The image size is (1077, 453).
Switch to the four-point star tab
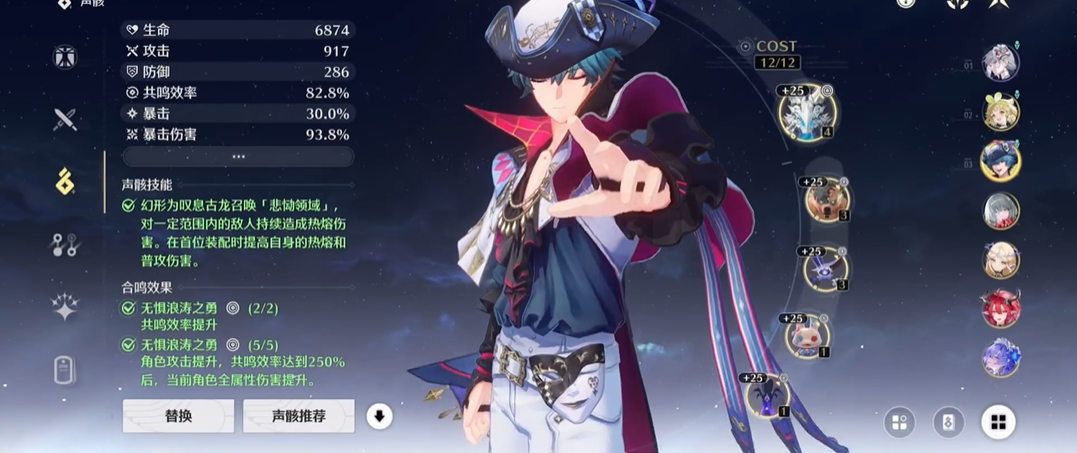click(66, 309)
